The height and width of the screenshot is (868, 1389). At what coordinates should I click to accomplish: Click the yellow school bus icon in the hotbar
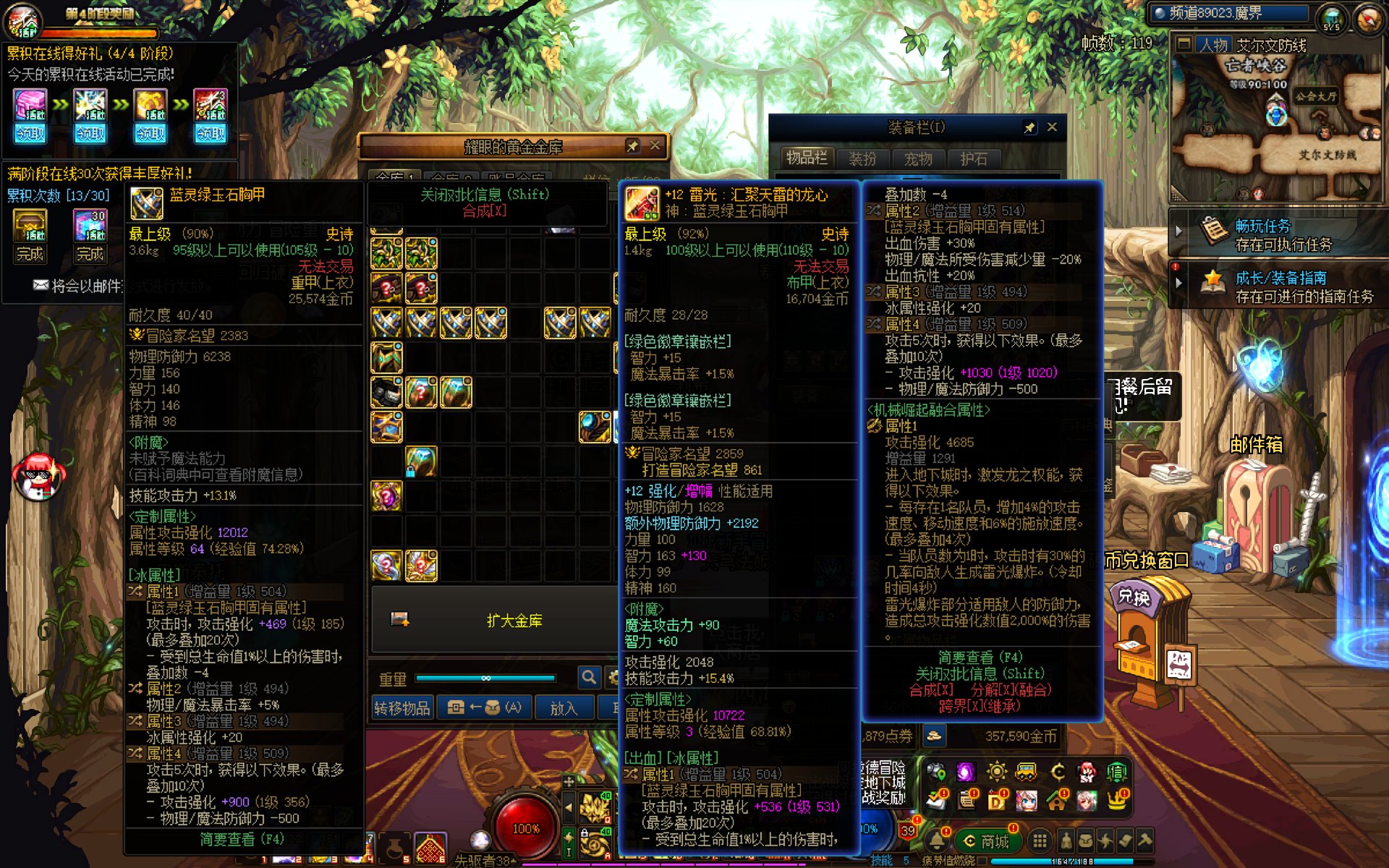[x=1025, y=772]
